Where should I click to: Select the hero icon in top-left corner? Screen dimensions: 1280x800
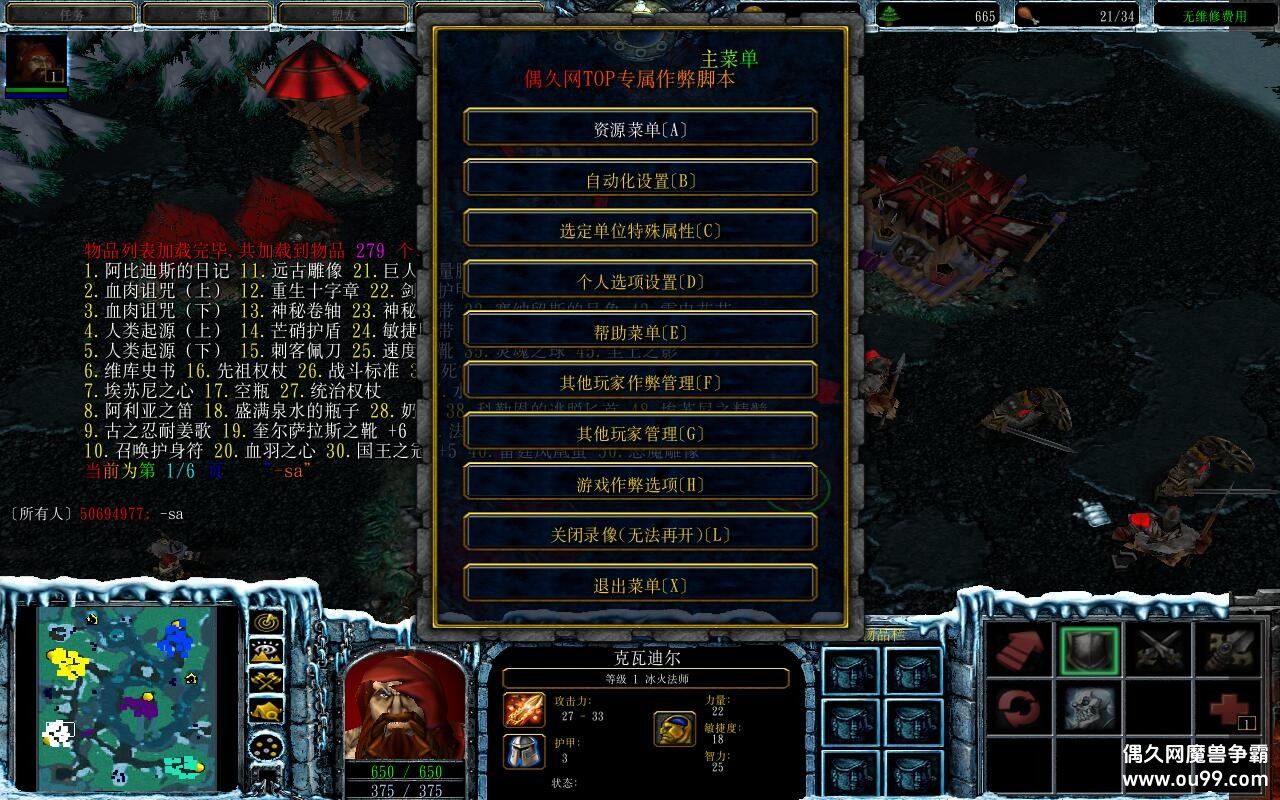[x=36, y=60]
